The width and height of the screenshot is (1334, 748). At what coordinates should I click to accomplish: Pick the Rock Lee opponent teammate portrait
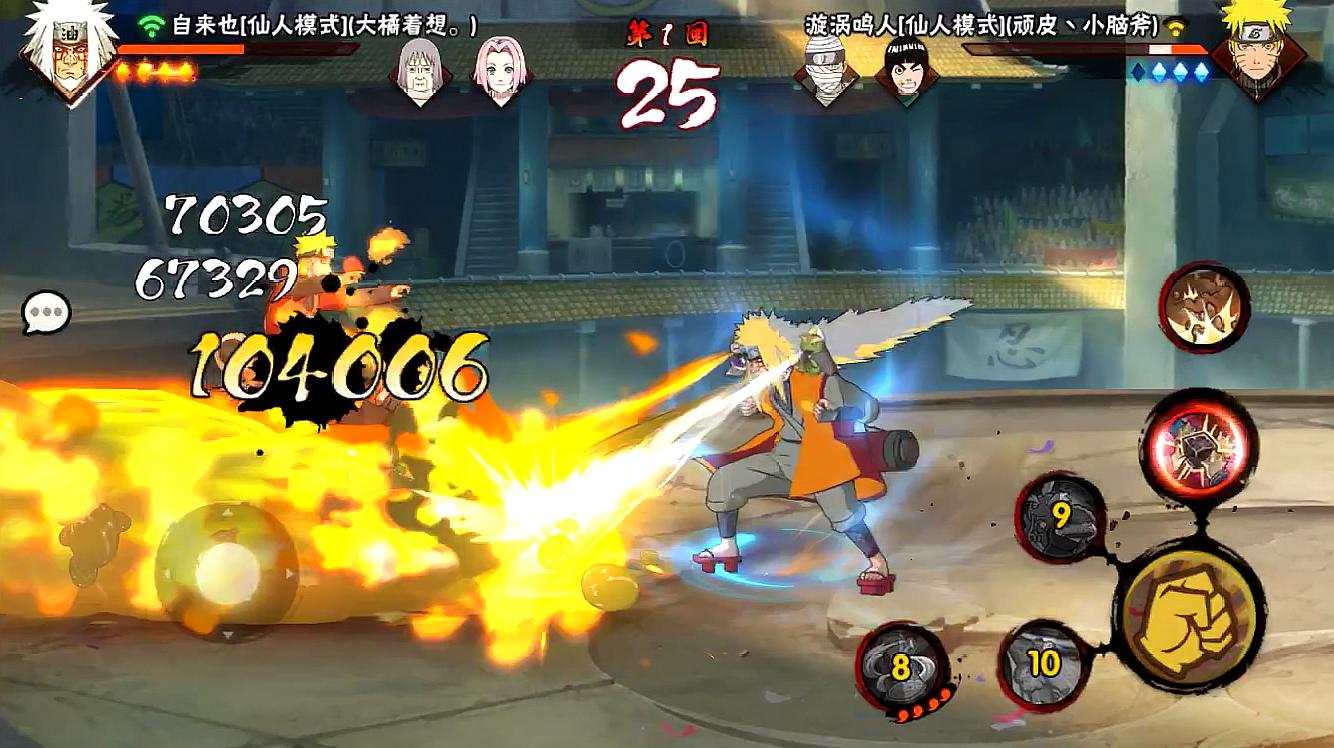pos(906,68)
